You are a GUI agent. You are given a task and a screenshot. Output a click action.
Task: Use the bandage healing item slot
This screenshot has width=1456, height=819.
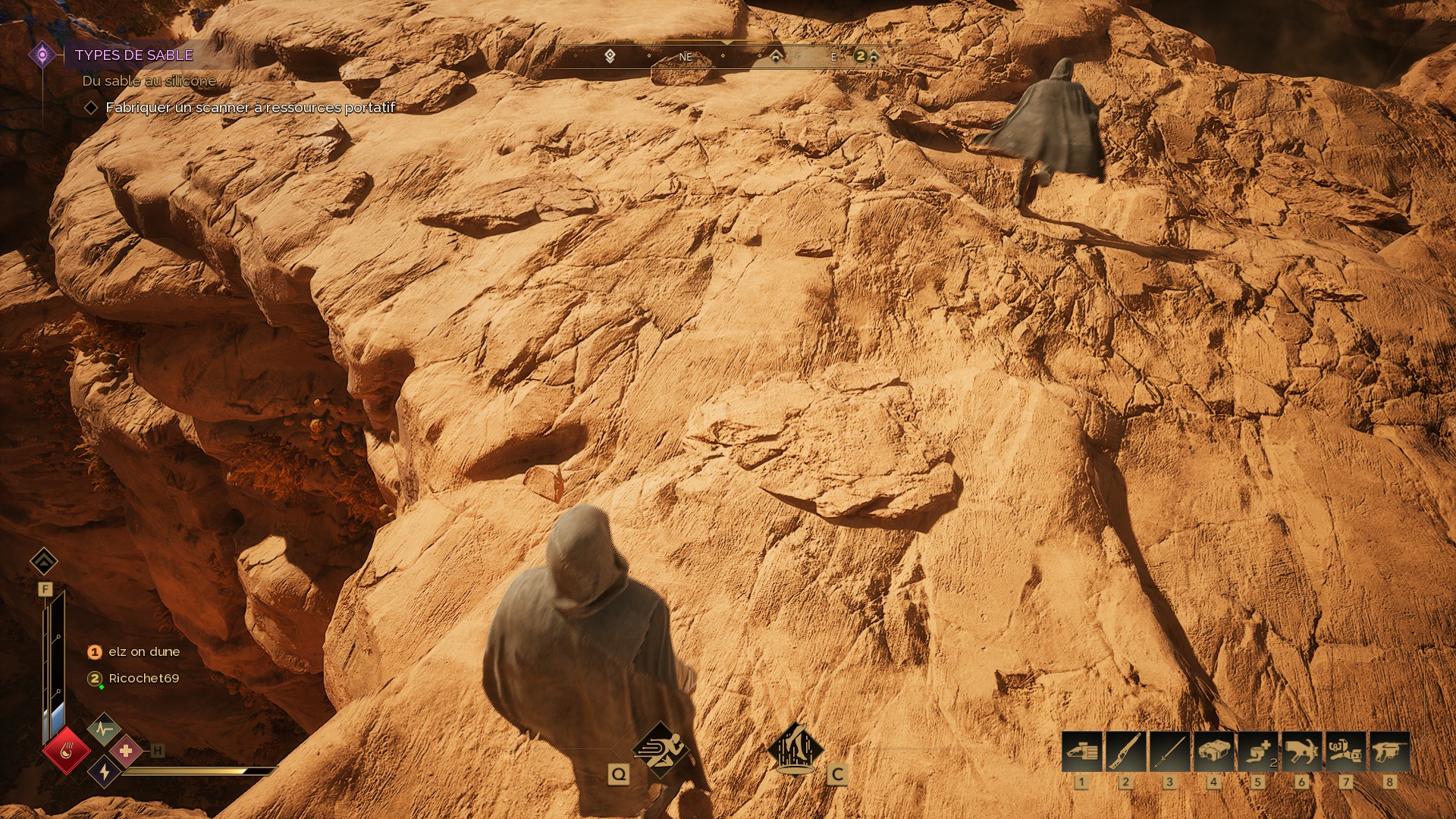pyautogui.click(x=1257, y=752)
